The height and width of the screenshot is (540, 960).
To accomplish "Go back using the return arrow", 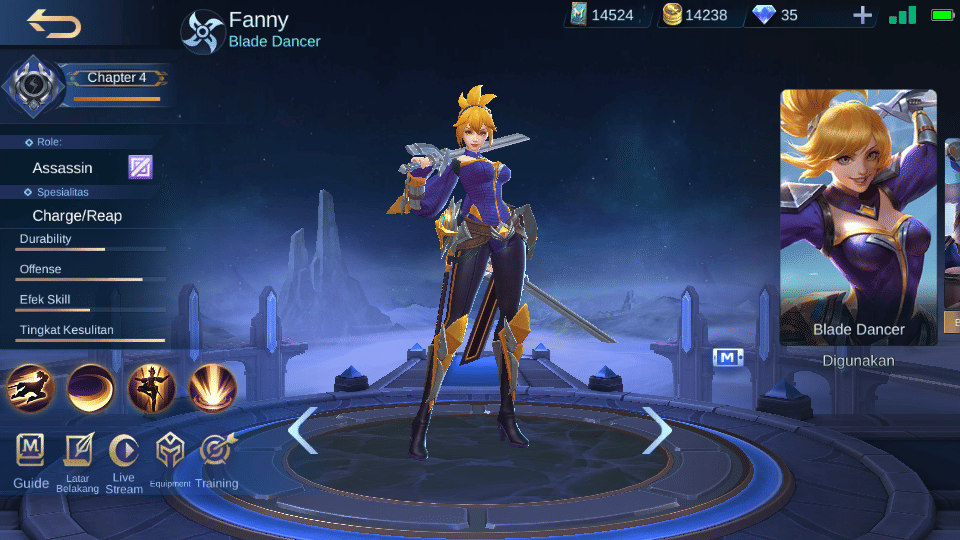I will [54, 22].
